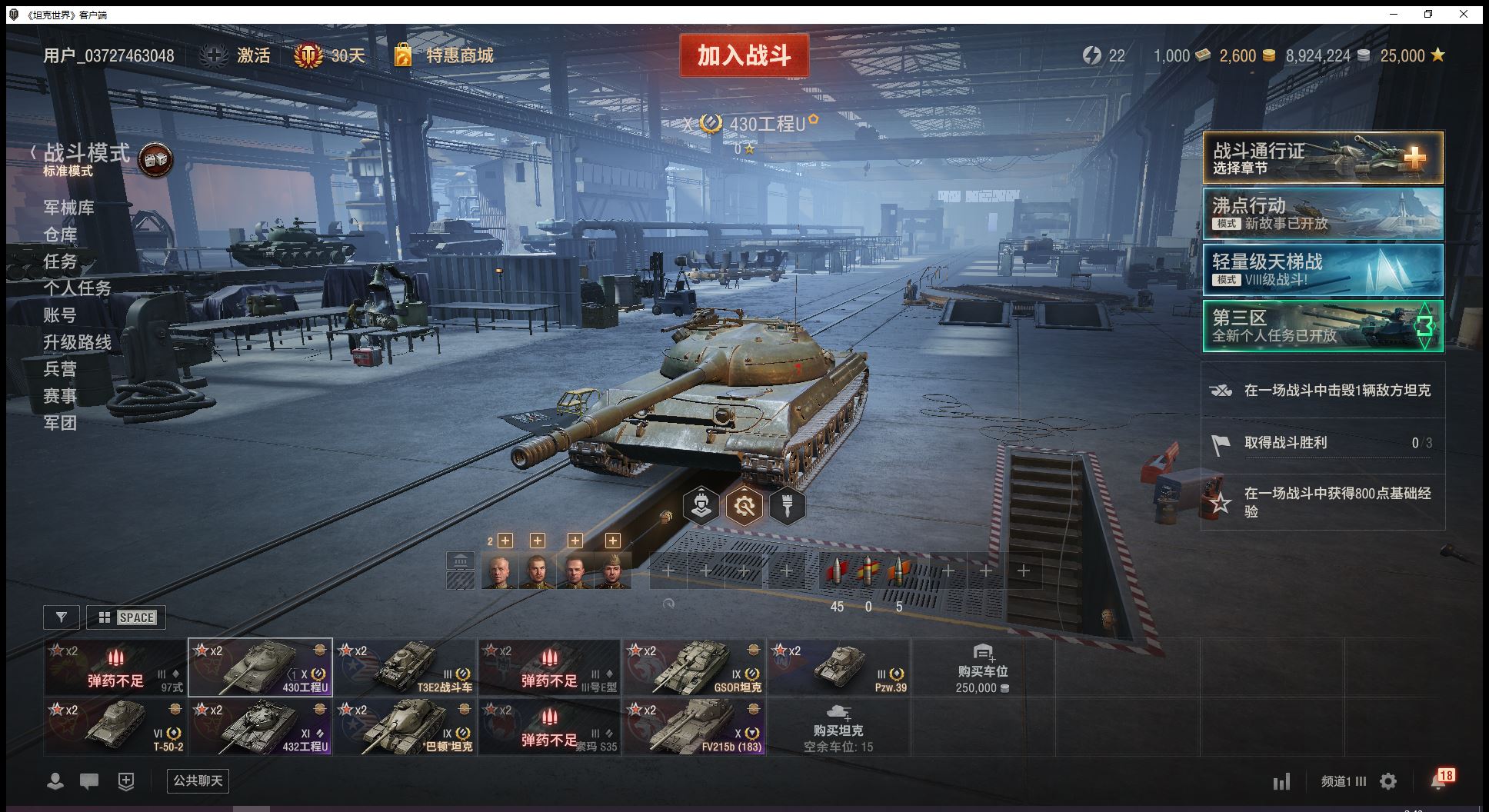Open the 个人任务 personal missions
Viewport: 1489px width, 812px height.
[x=77, y=288]
